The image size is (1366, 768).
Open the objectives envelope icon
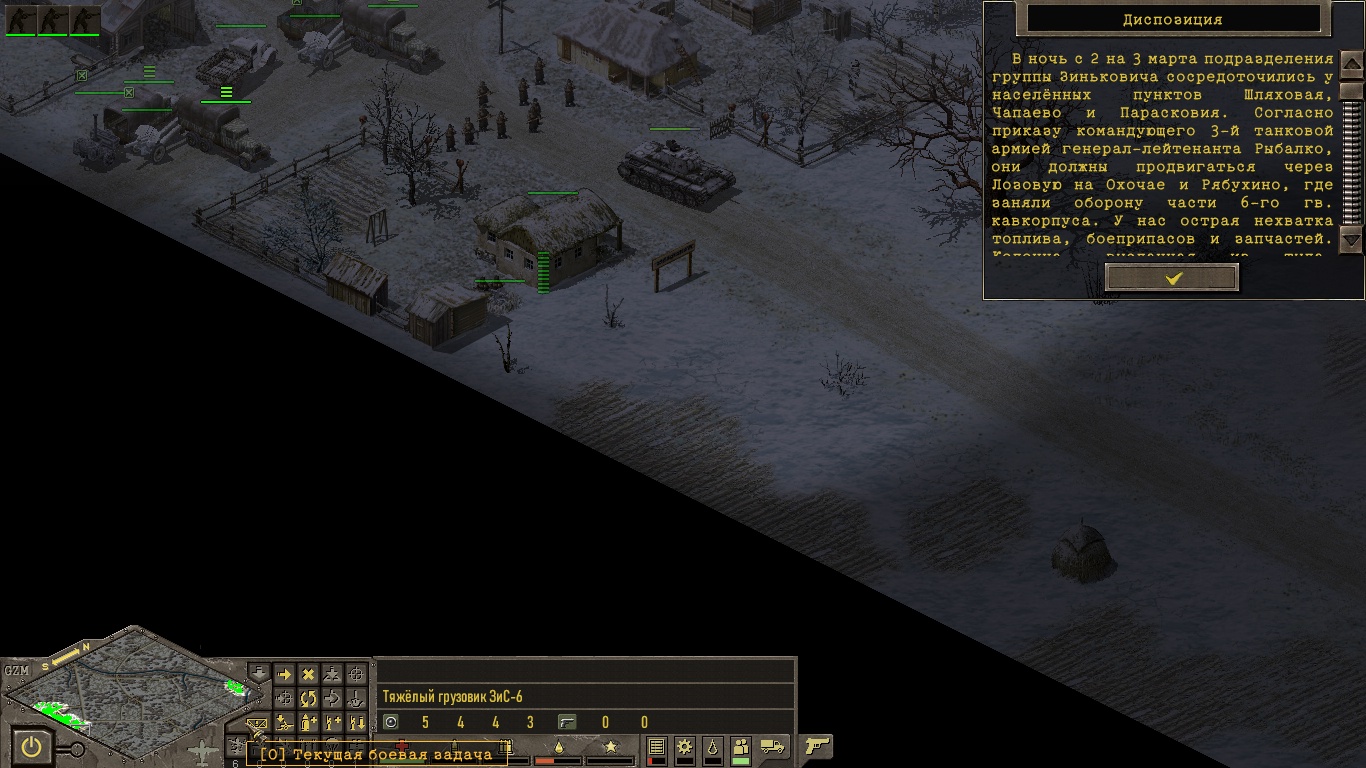[x=258, y=724]
